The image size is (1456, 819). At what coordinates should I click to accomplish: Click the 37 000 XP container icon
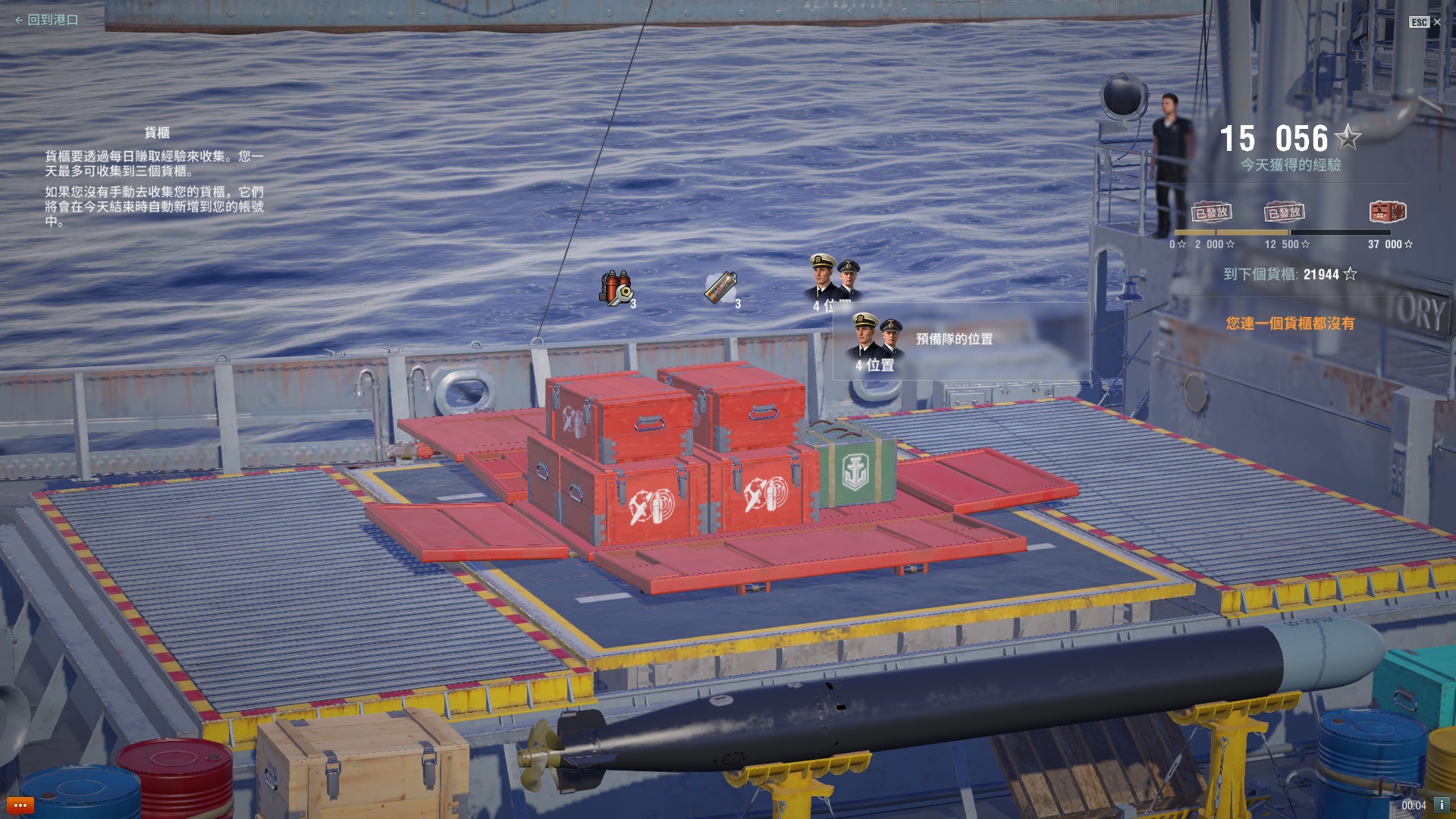(x=1387, y=212)
